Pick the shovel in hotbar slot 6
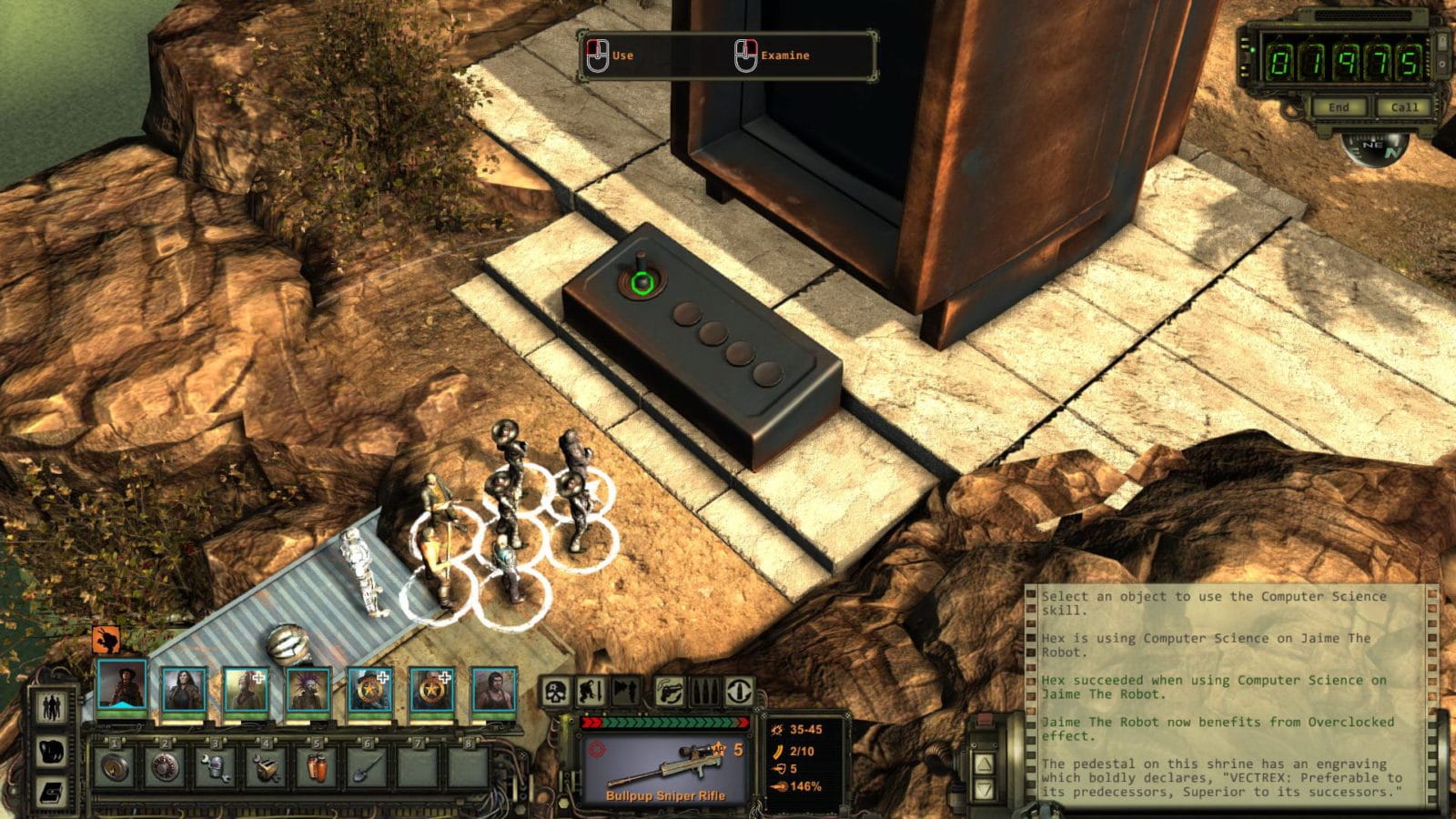The image size is (1456, 819). click(366, 767)
